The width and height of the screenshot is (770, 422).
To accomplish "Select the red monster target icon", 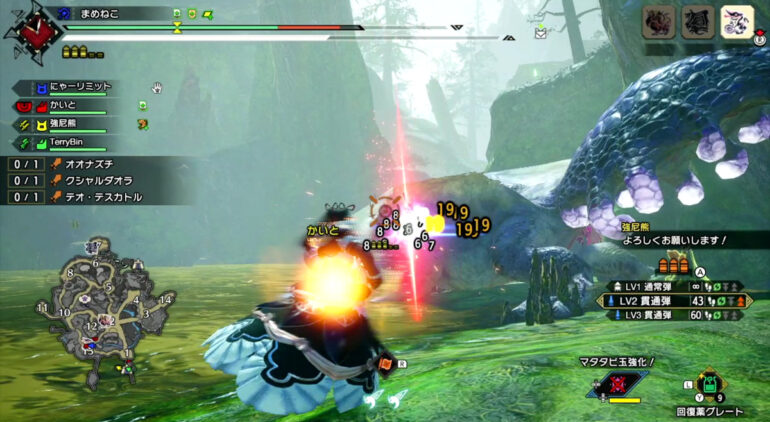I will coord(658,21).
